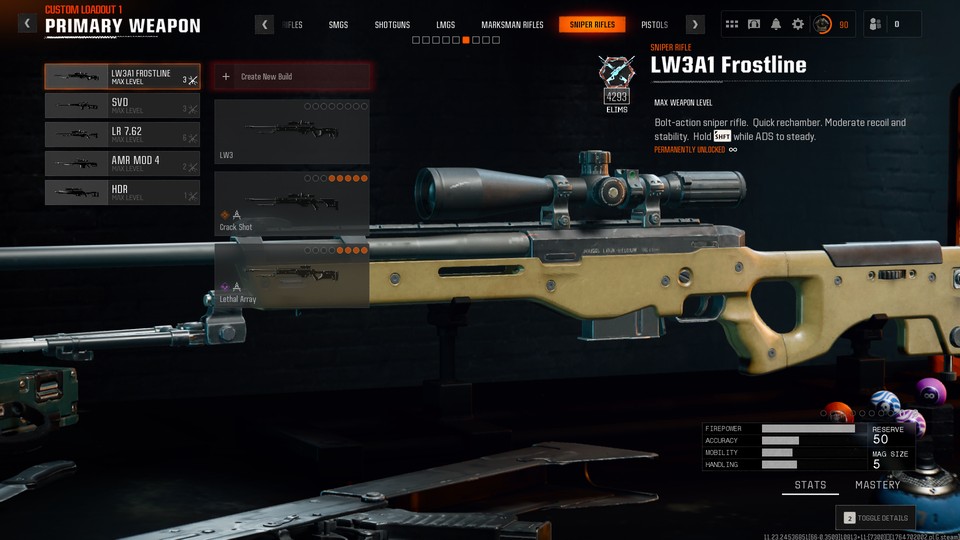Equip the Crack Shot build
The height and width of the screenshot is (540, 960).
(x=292, y=203)
